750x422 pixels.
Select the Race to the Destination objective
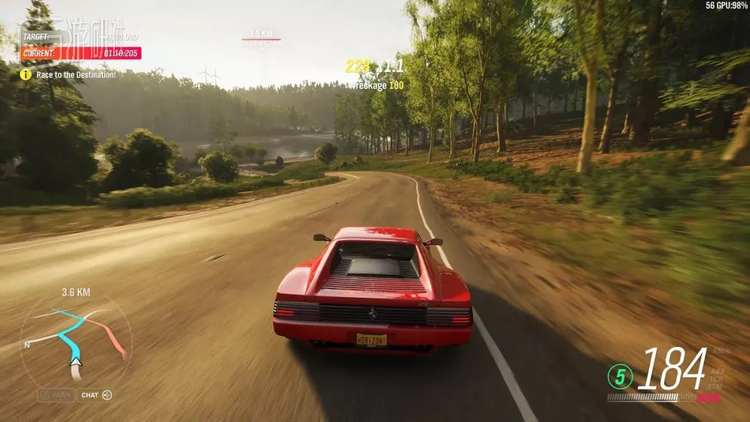68,74
